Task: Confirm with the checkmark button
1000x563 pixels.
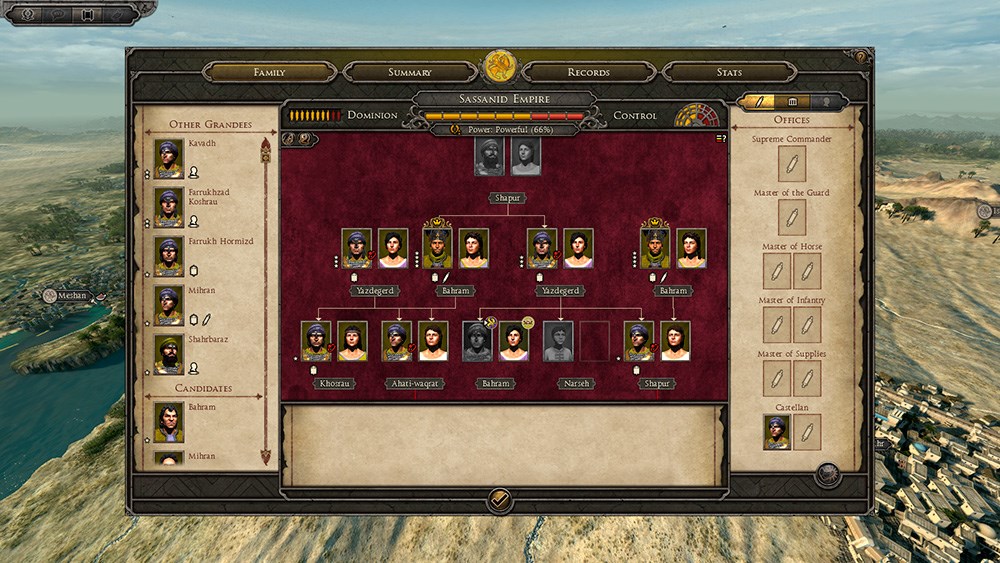Action: (499, 500)
